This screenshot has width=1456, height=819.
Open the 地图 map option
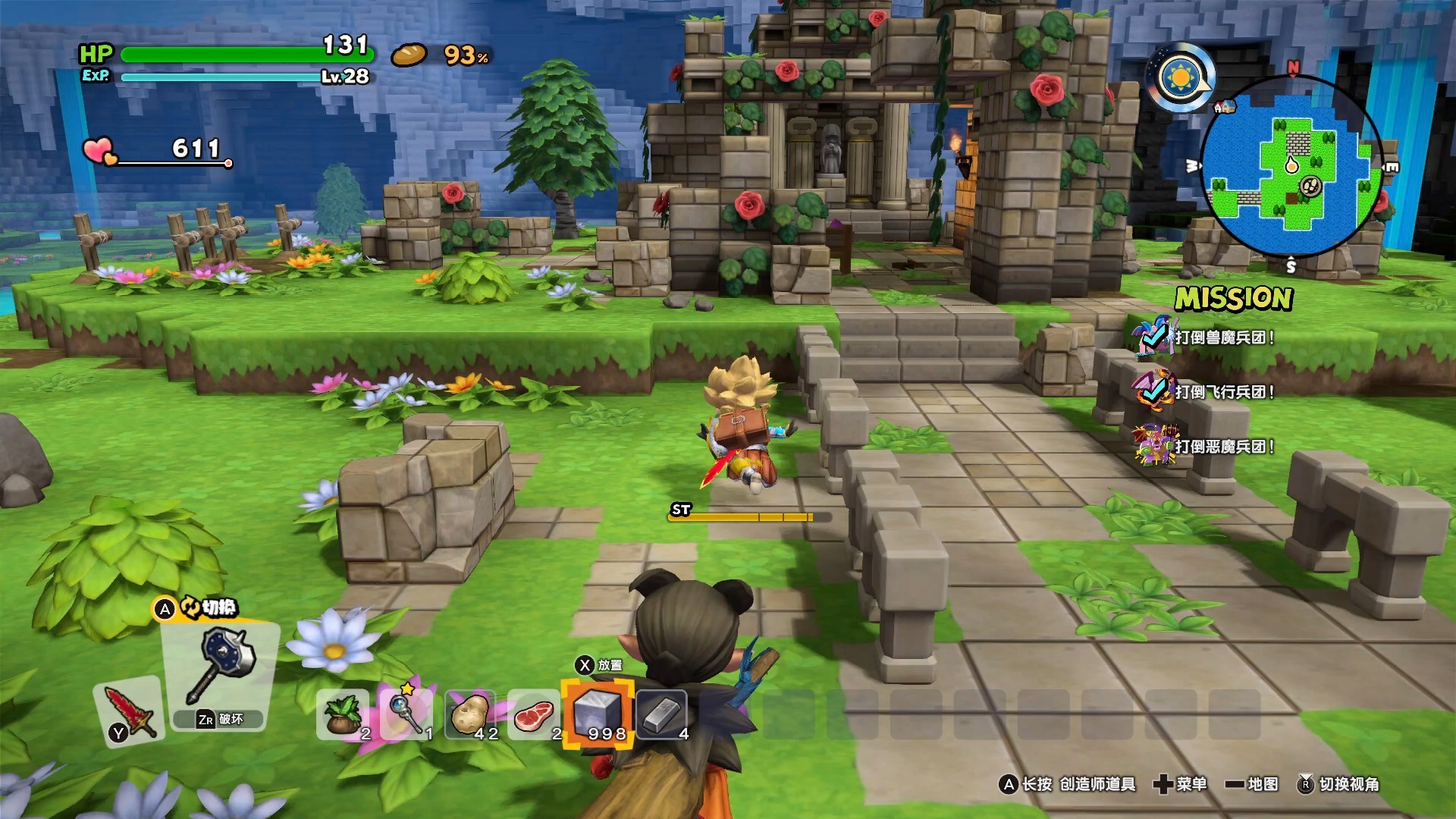pos(1252,784)
